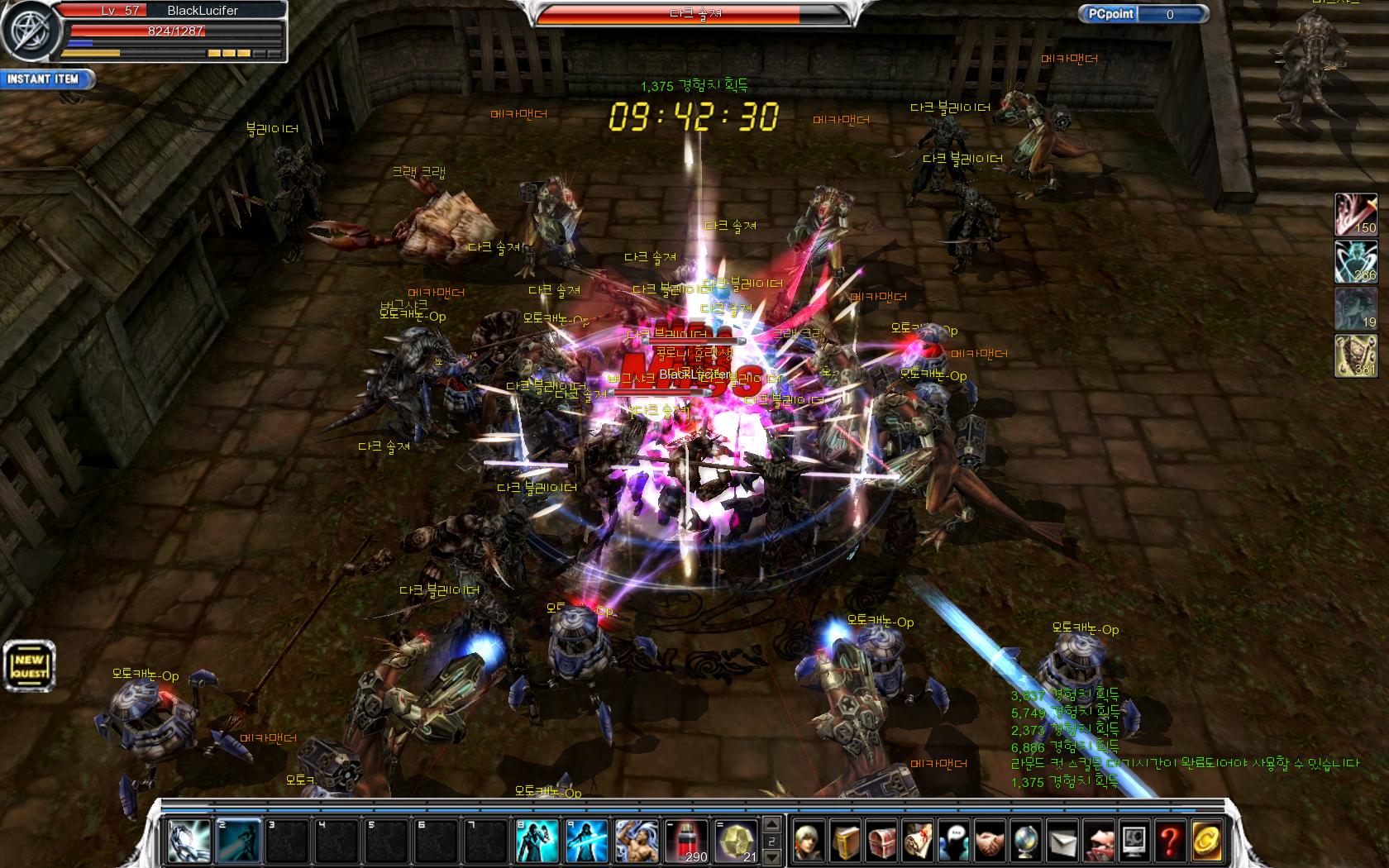The width and height of the screenshot is (1389, 868).
Task: Switch hotbar page with the up arrow
Action: coord(772,824)
